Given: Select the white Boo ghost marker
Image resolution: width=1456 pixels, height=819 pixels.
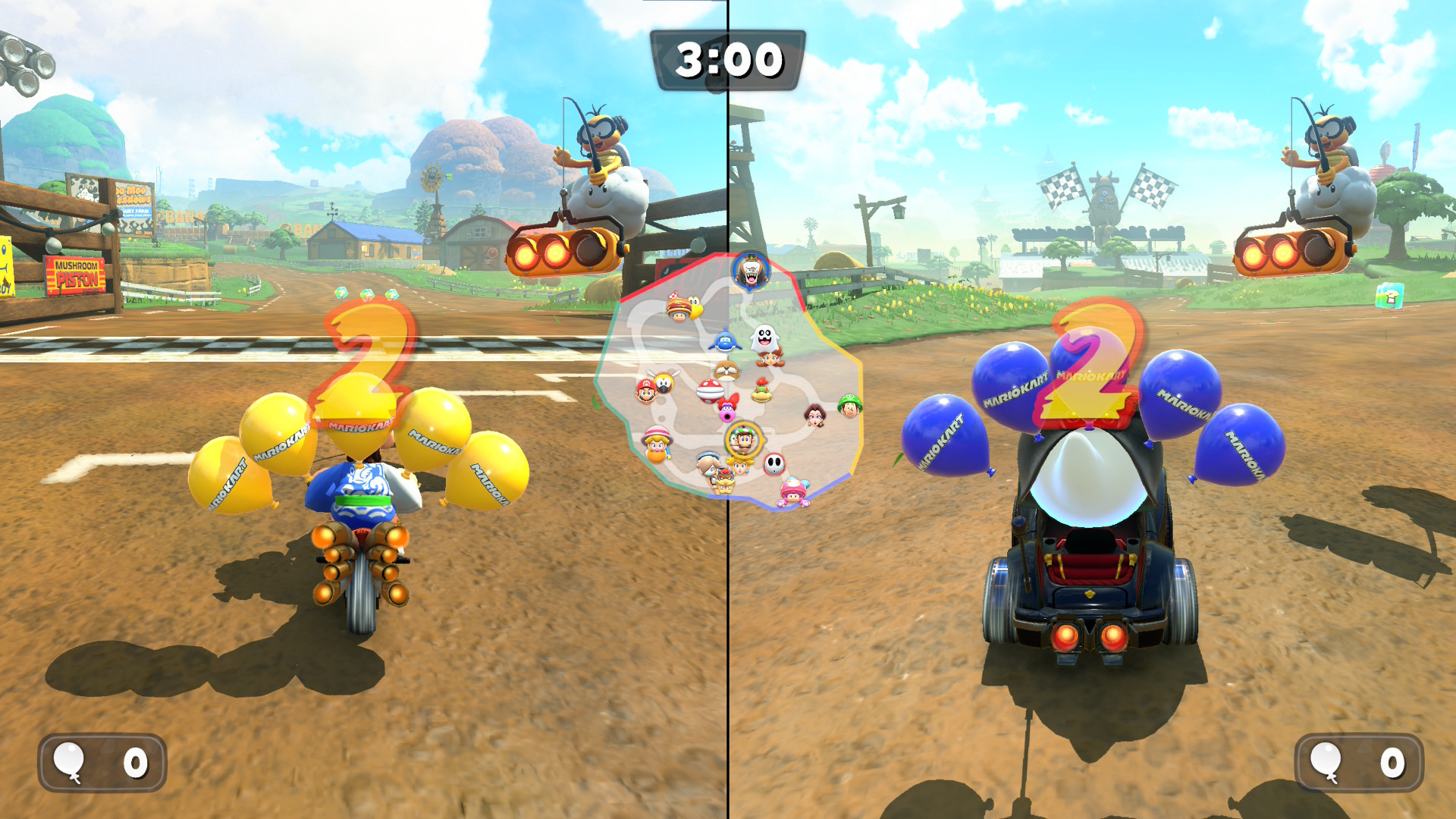Looking at the screenshot, I should click(764, 336).
